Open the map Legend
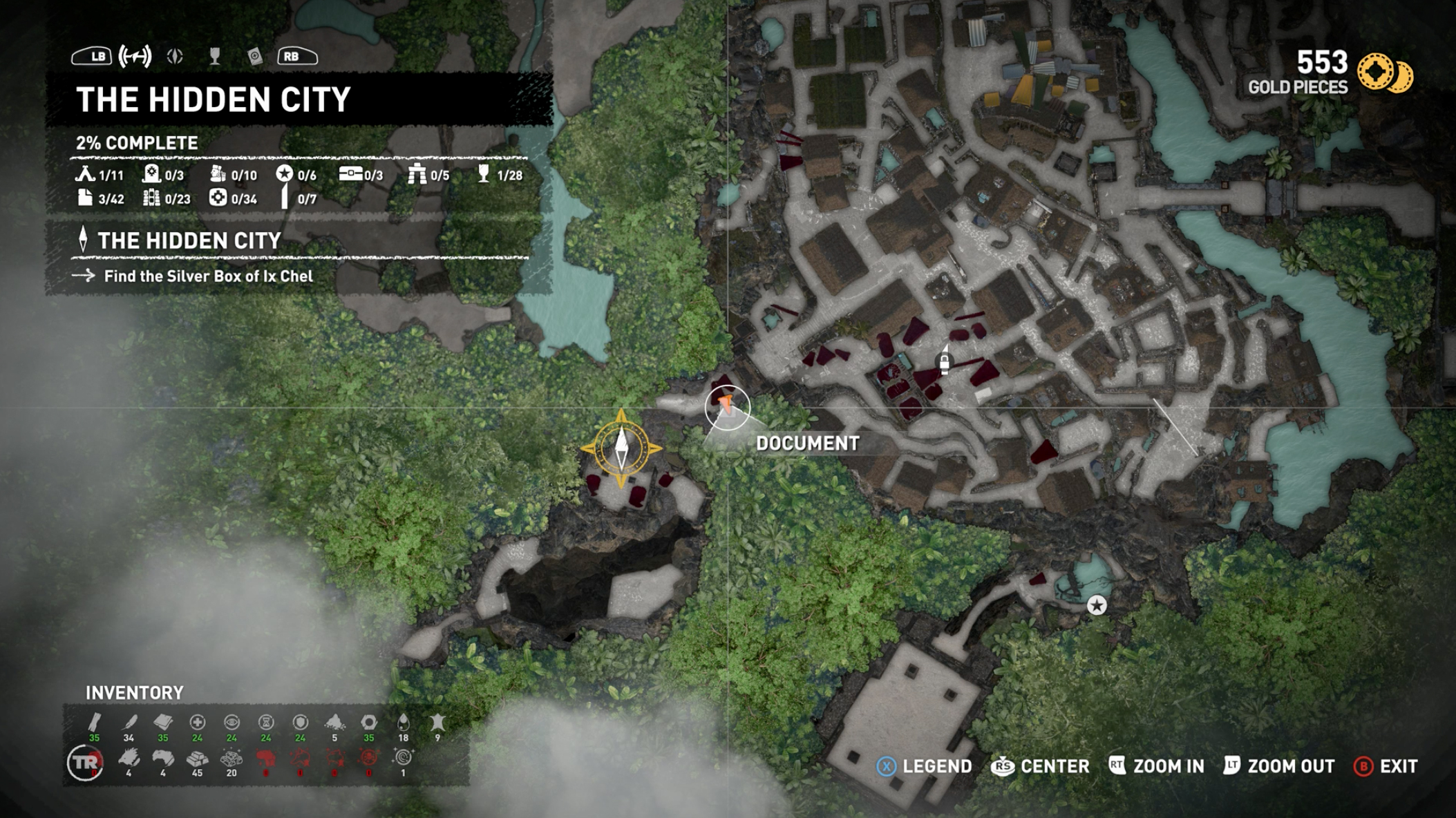 point(925,766)
